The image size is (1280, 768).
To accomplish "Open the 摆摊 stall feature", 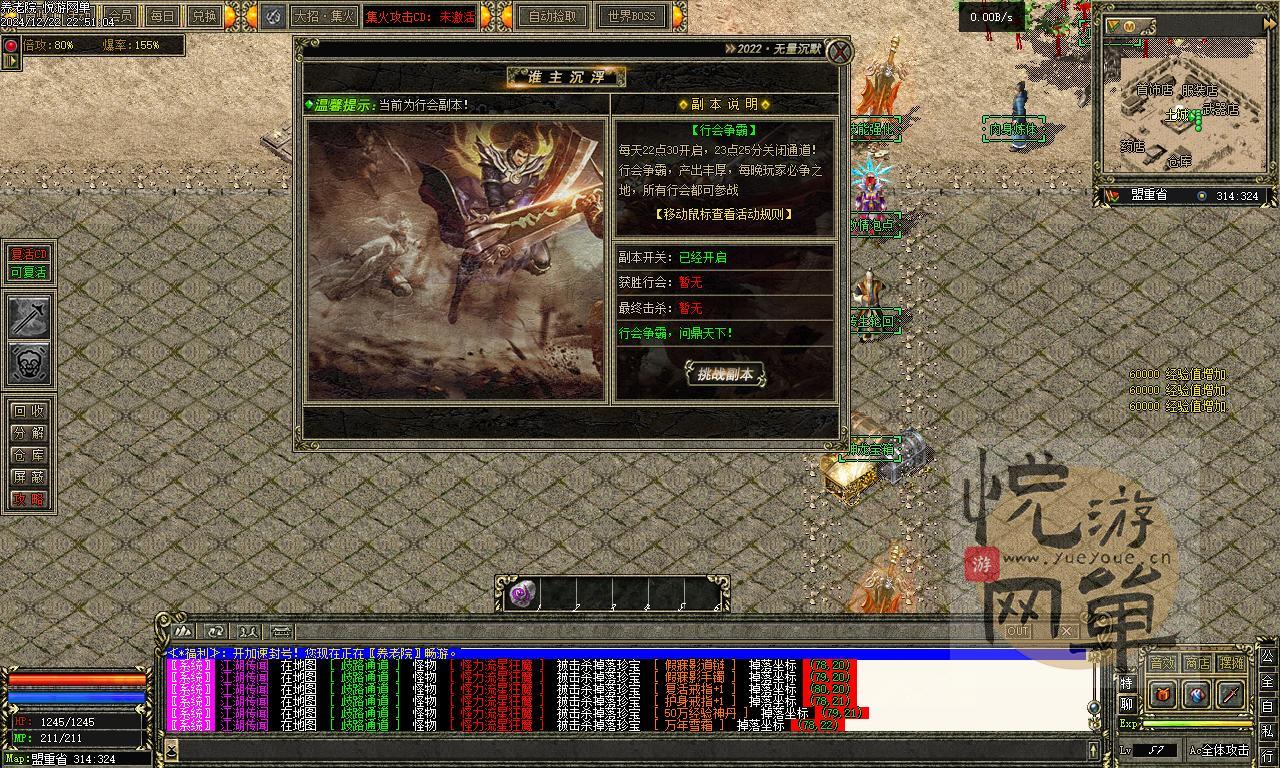I will click(1232, 663).
